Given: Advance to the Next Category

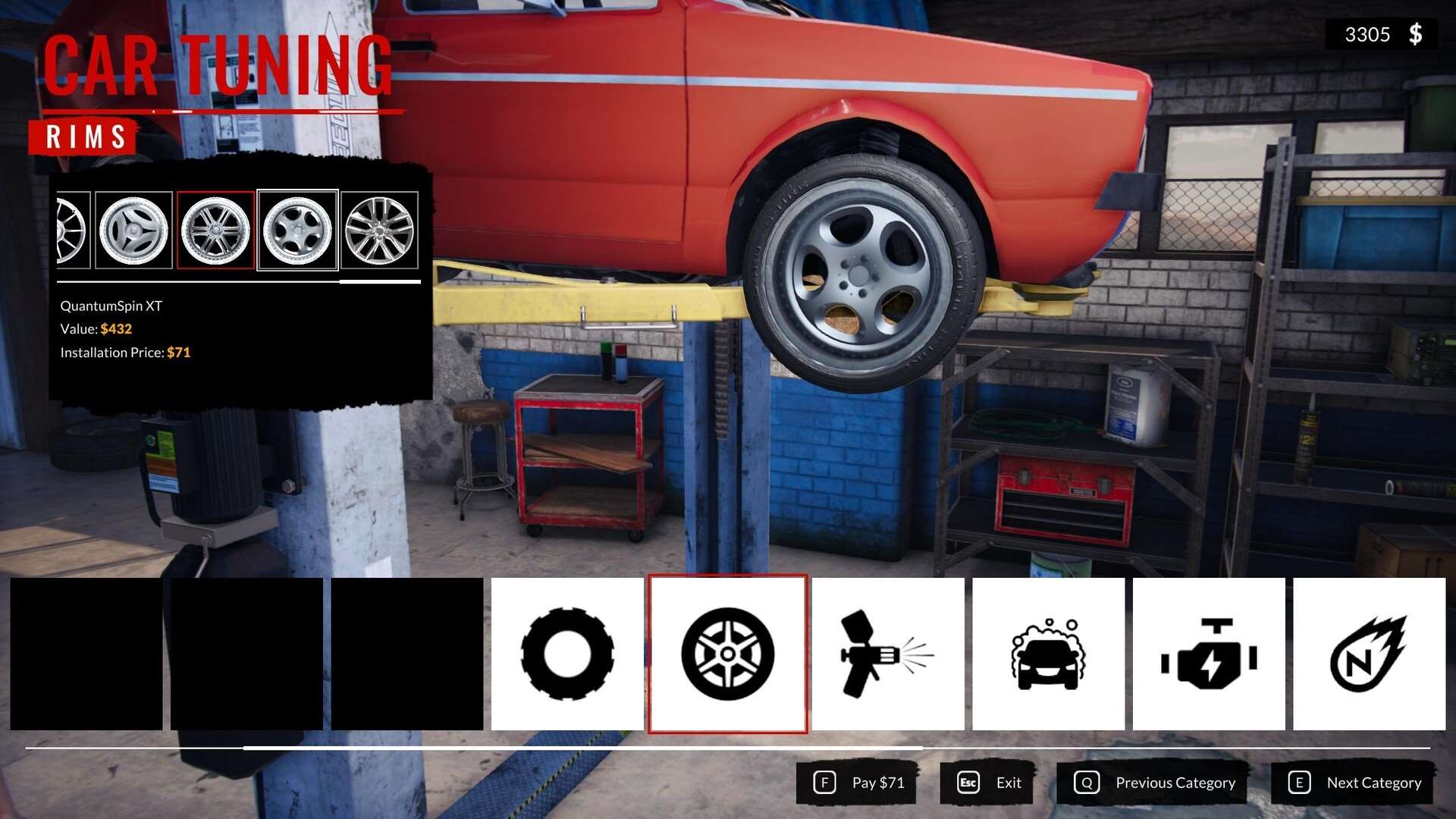Looking at the screenshot, I should pyautogui.click(x=1354, y=783).
